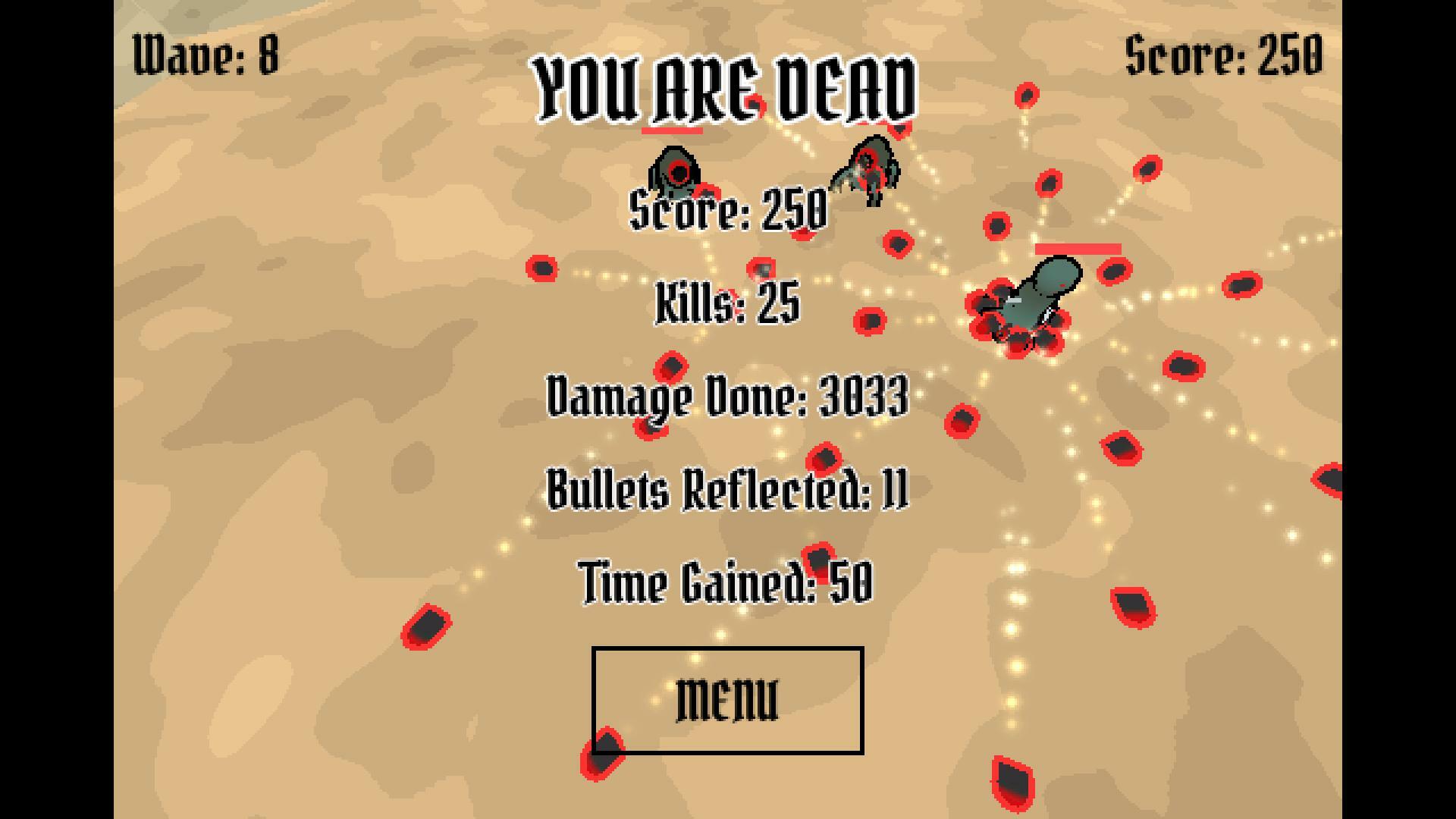Click the gem cluster surrounding the player character
This screenshot has width=1456, height=819.
click(x=1016, y=326)
